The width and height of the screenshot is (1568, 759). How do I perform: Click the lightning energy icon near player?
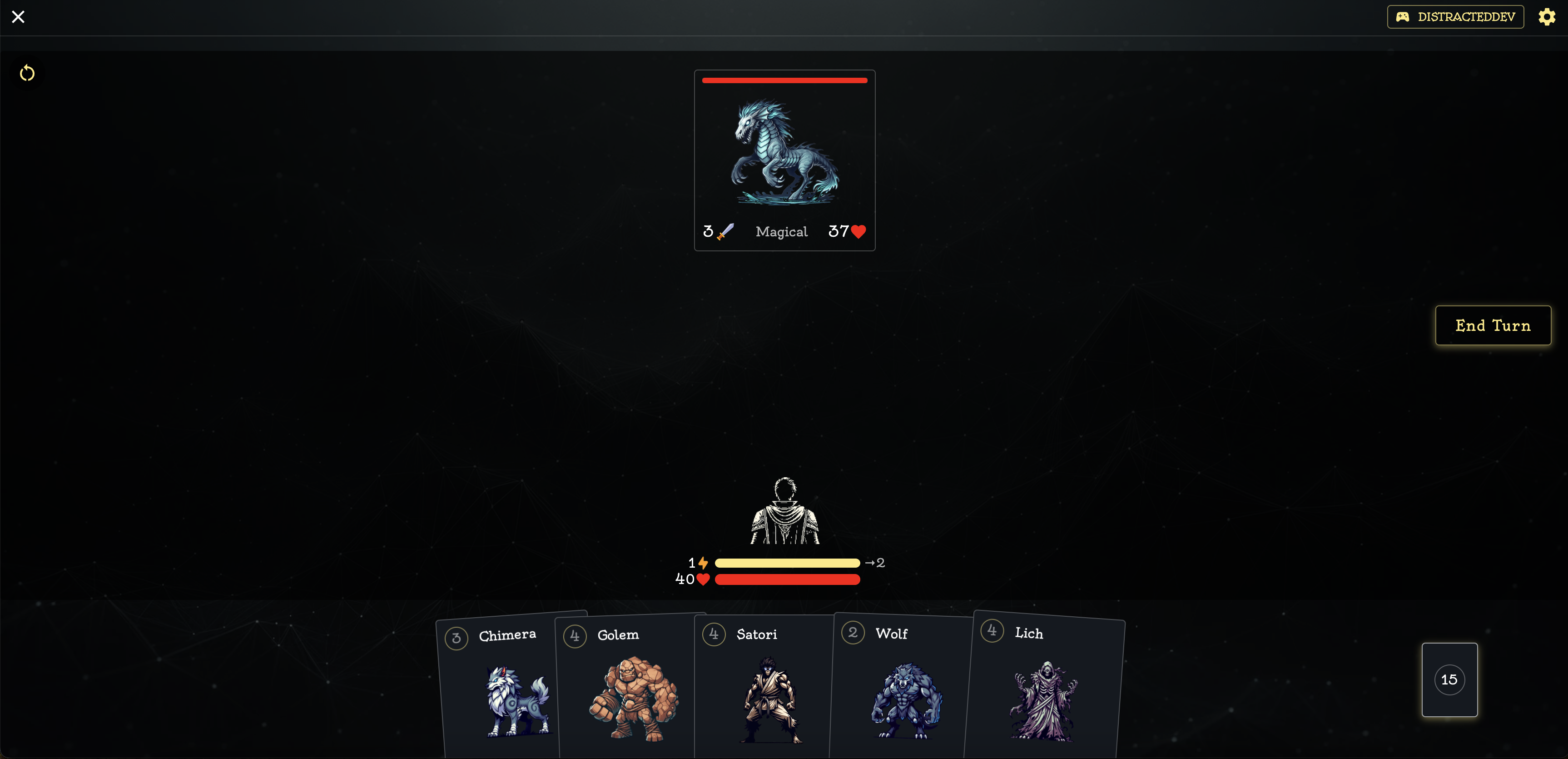point(703,563)
